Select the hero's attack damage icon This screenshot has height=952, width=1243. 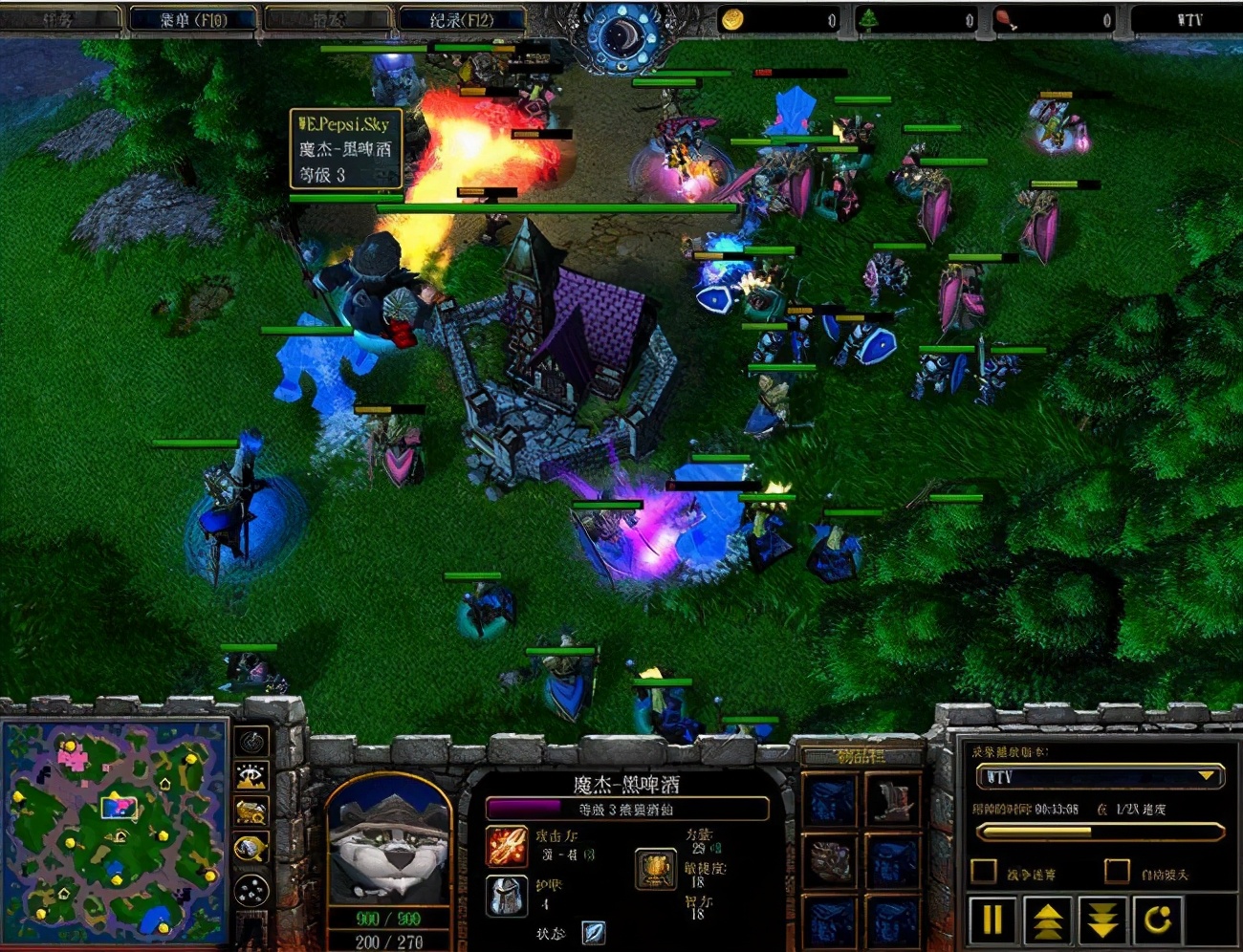(x=507, y=847)
